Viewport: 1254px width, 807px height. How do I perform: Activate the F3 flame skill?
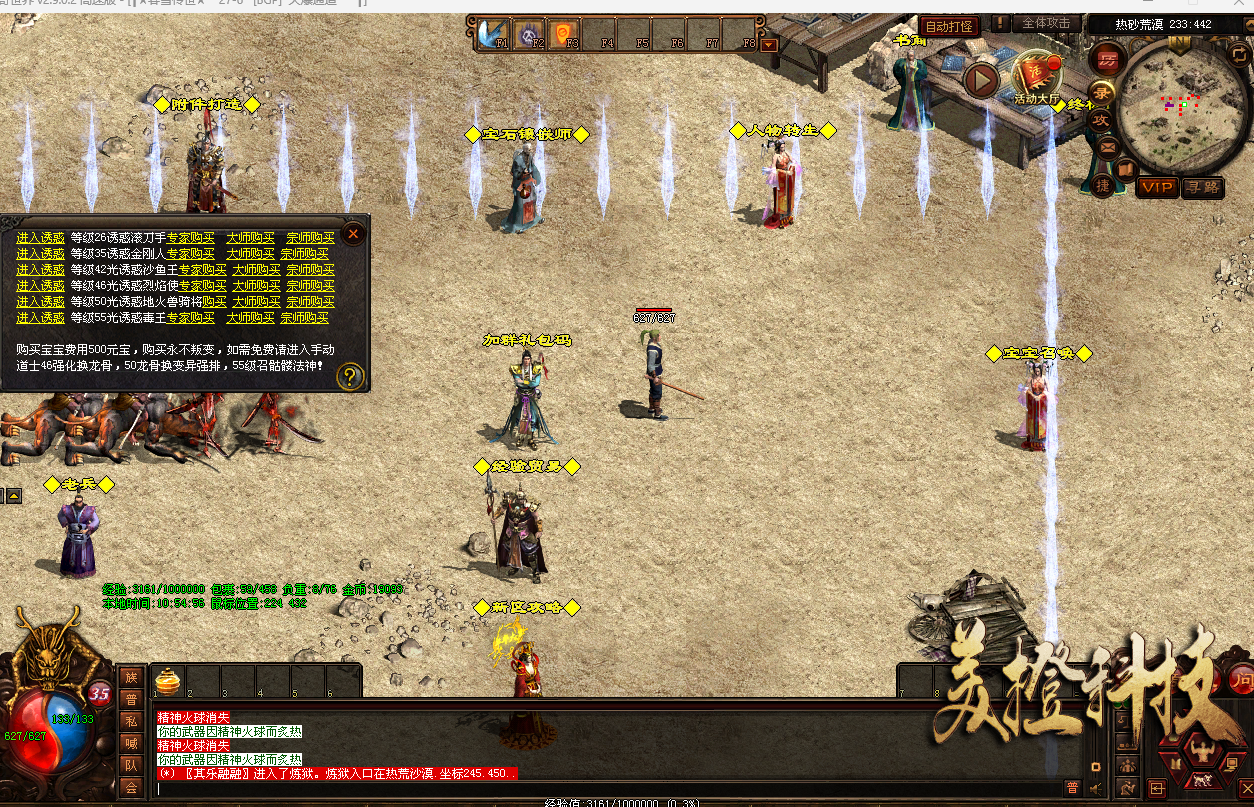[565, 34]
